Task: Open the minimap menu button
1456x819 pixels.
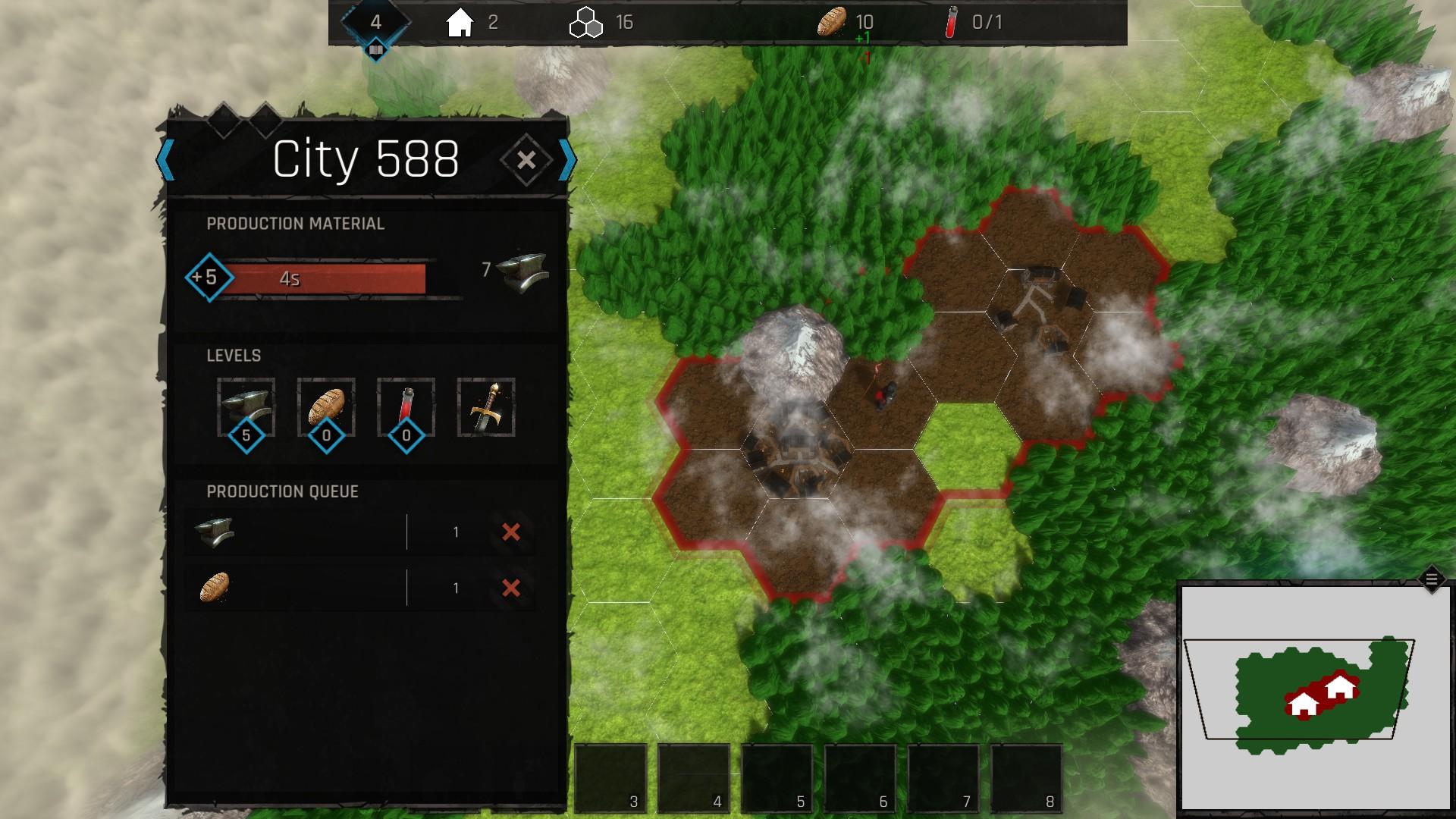Action: point(1431,580)
